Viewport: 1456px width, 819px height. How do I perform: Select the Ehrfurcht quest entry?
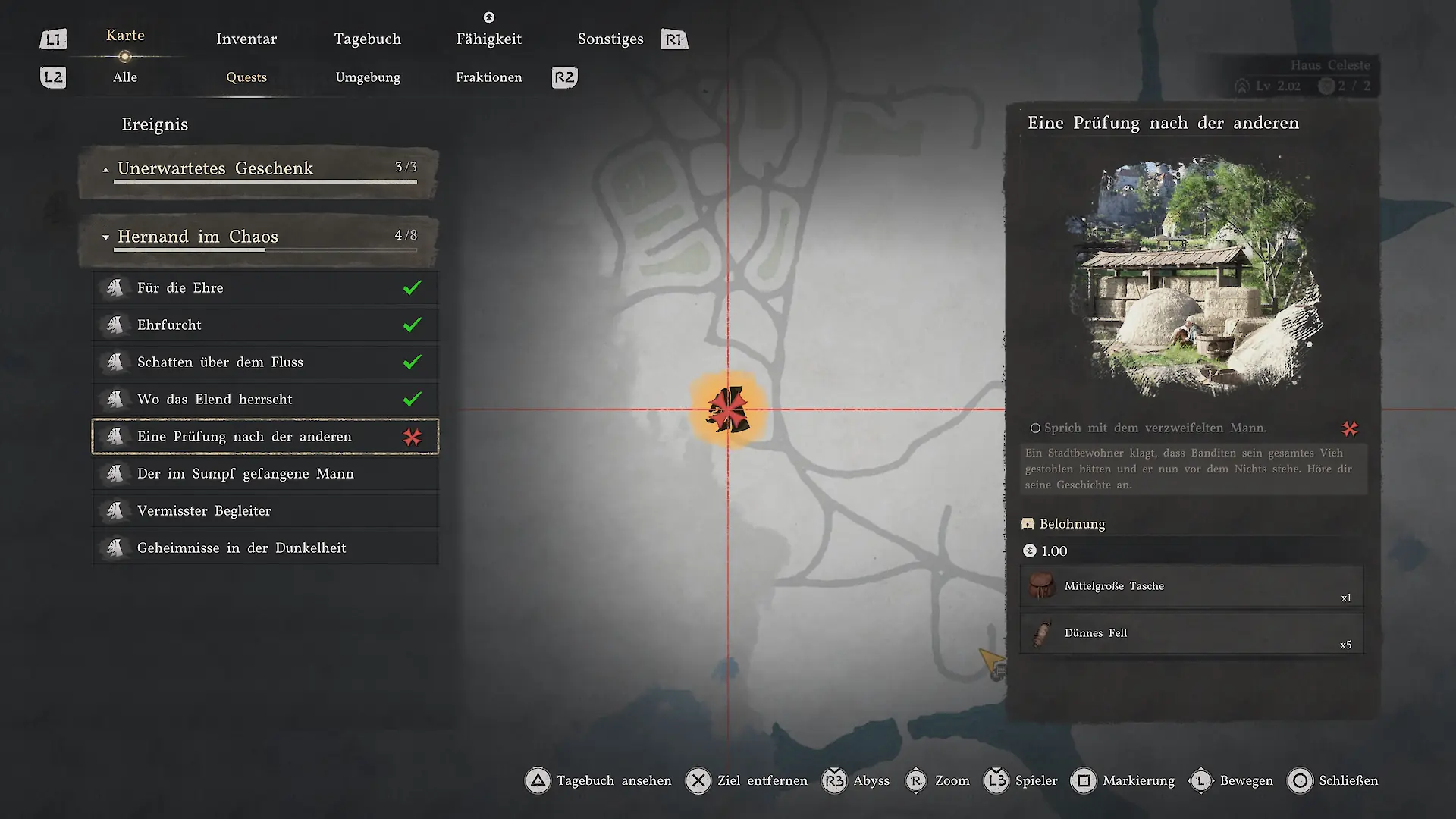click(265, 325)
